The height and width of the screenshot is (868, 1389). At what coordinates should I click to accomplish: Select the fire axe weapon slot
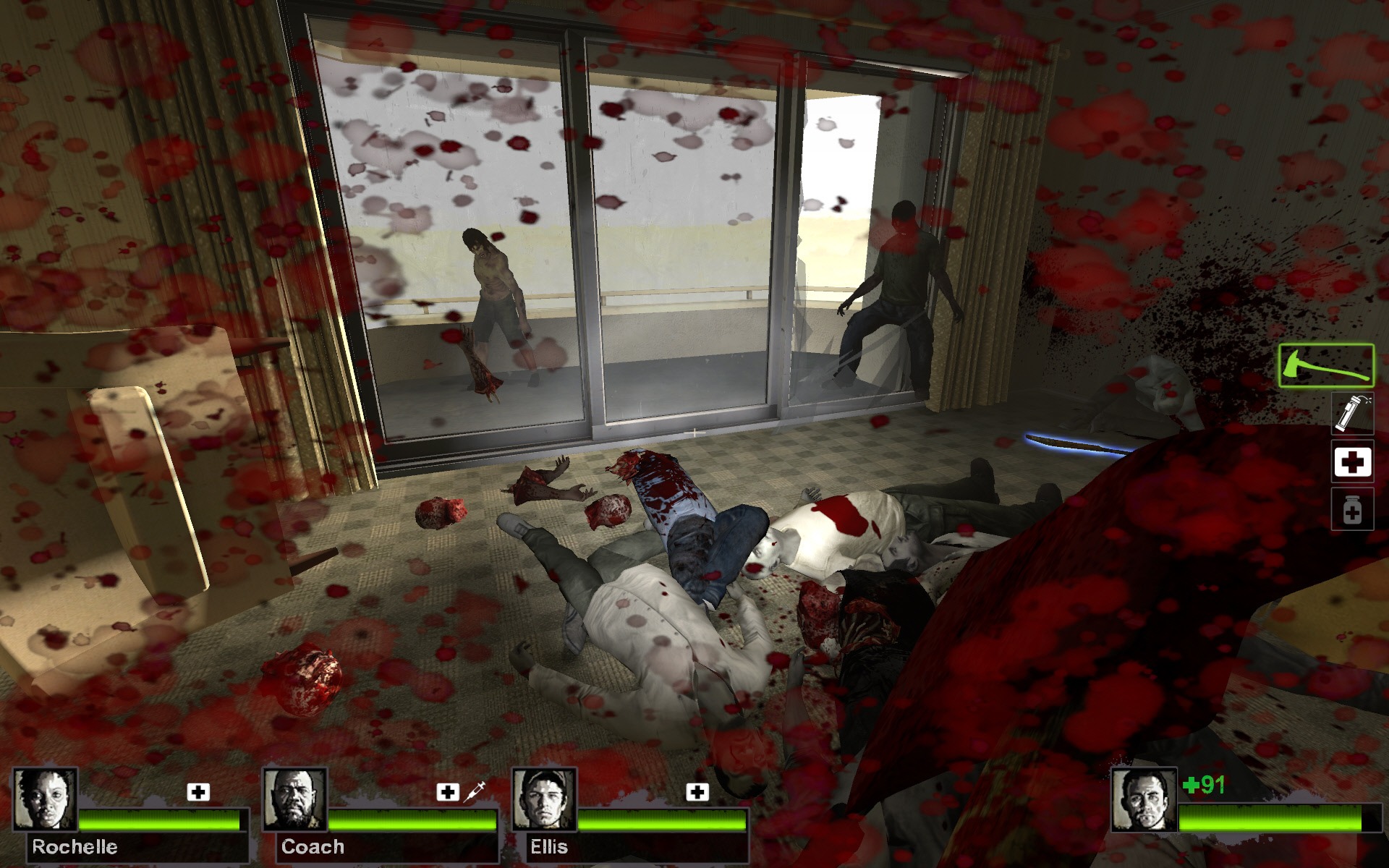click(x=1325, y=366)
